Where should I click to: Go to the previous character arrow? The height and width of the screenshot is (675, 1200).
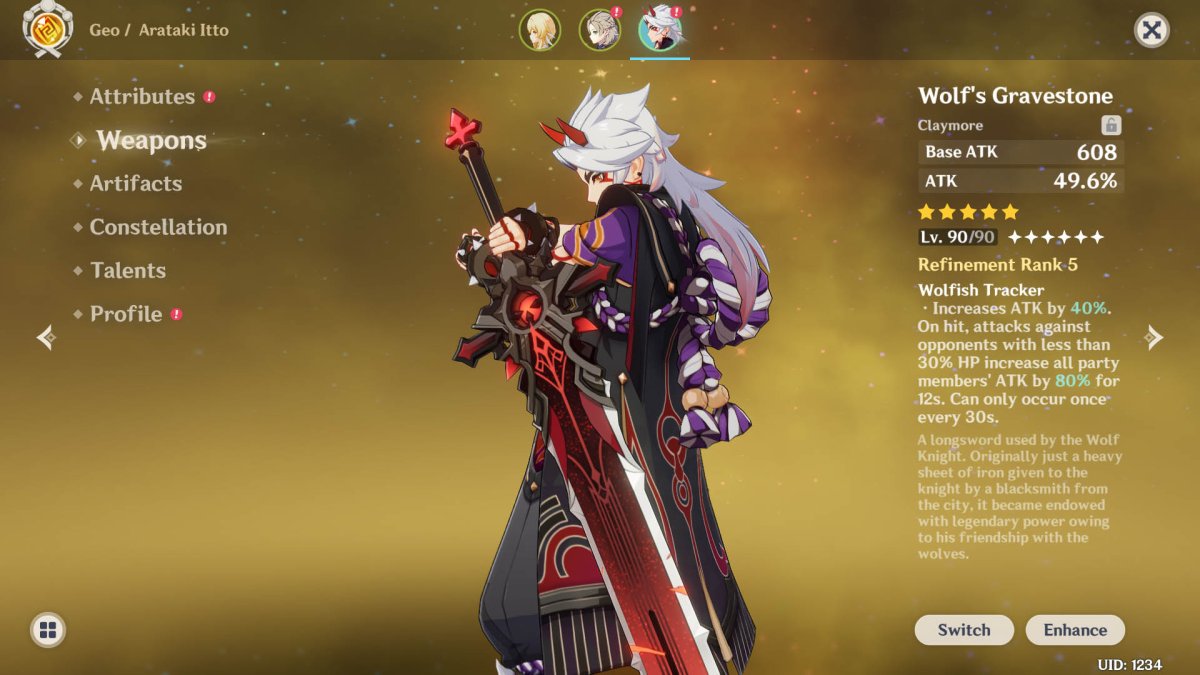pyautogui.click(x=46, y=337)
